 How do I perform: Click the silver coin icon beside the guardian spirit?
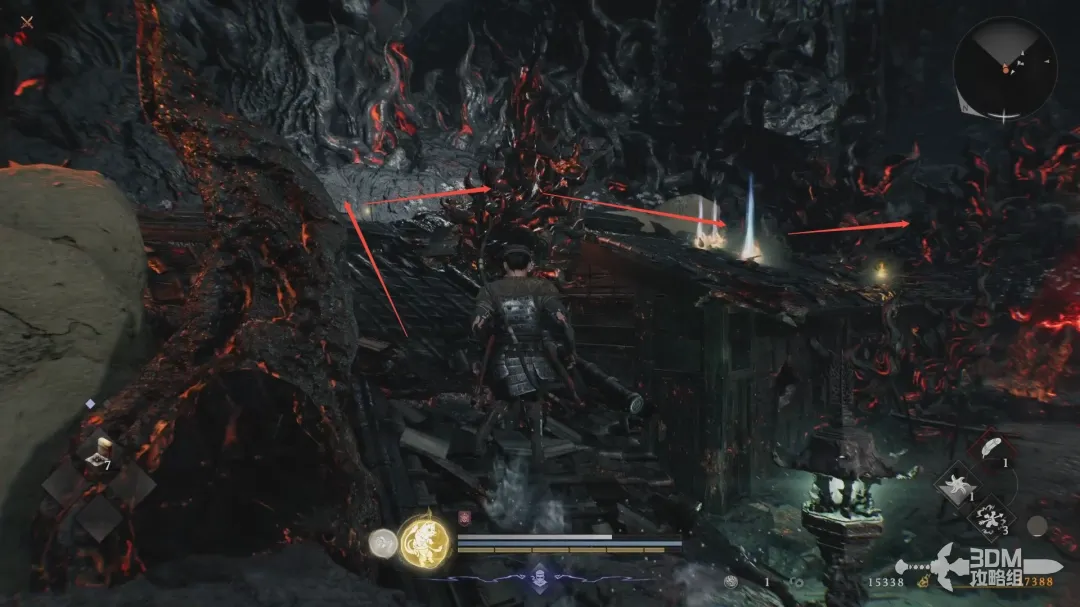tap(383, 542)
